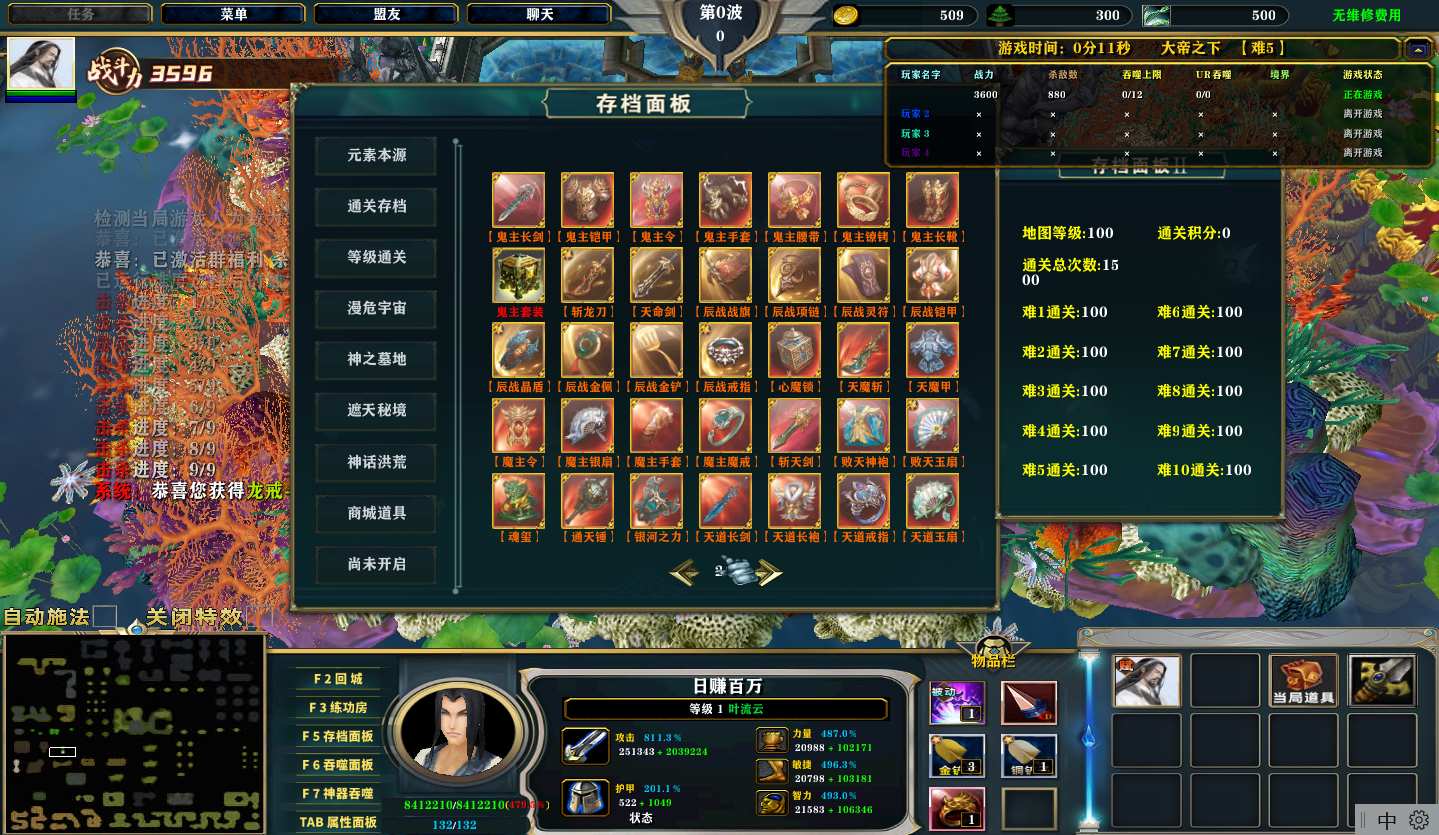1439x835 pixels.
Task: Open the 聊天 chat button
Action: tap(539, 14)
